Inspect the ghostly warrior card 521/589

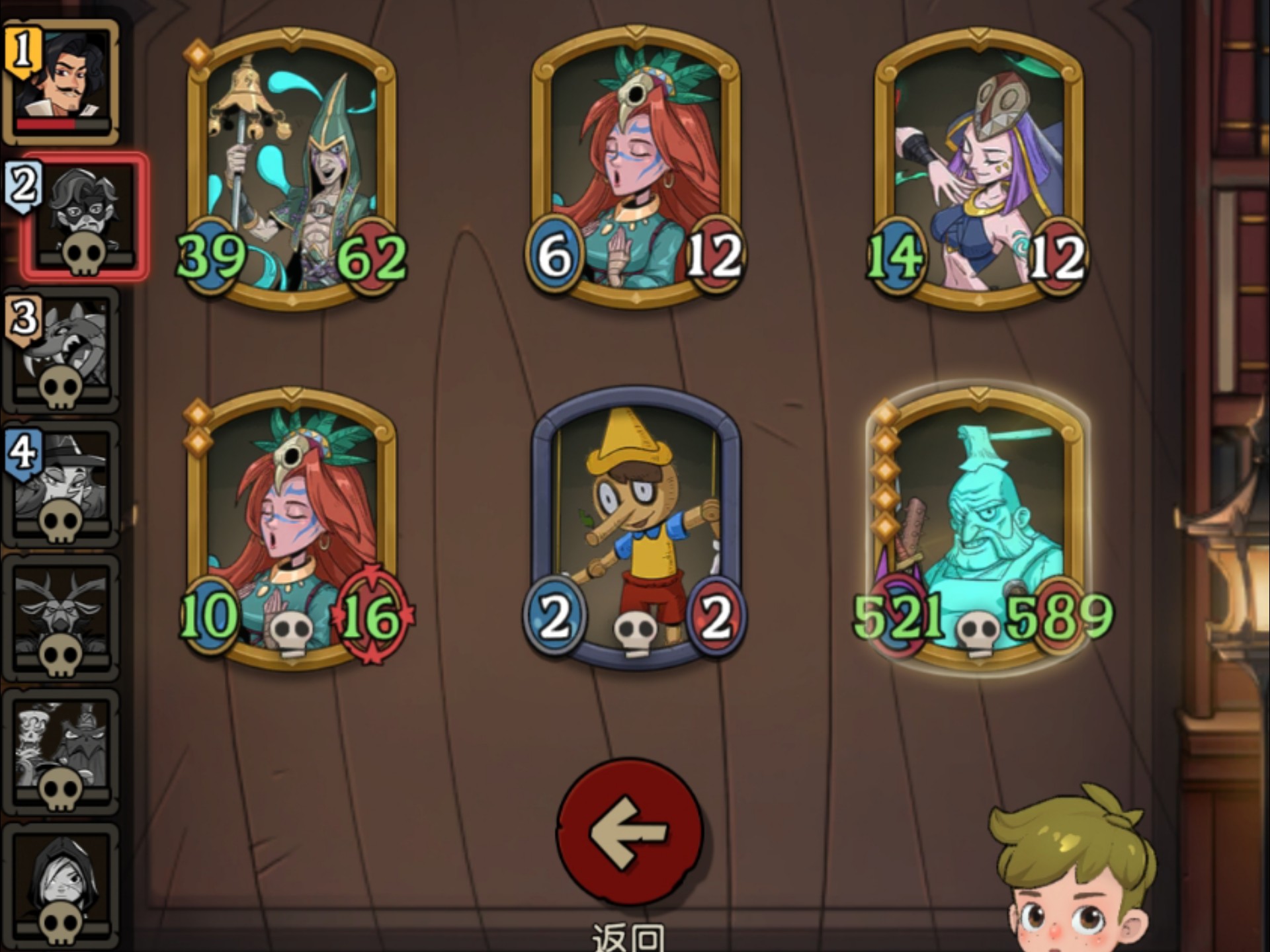point(979,529)
